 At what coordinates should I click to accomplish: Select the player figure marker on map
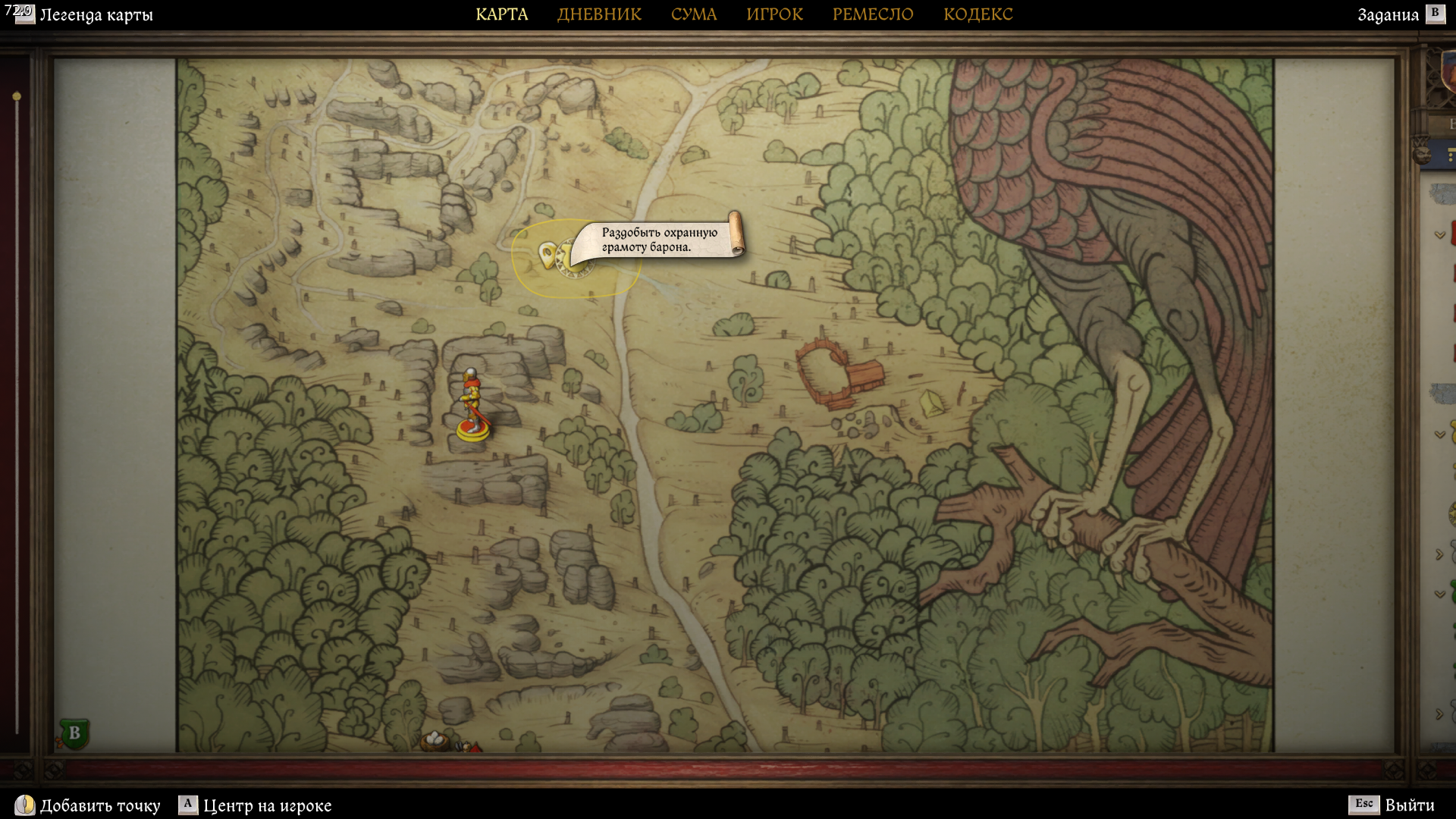(472, 406)
